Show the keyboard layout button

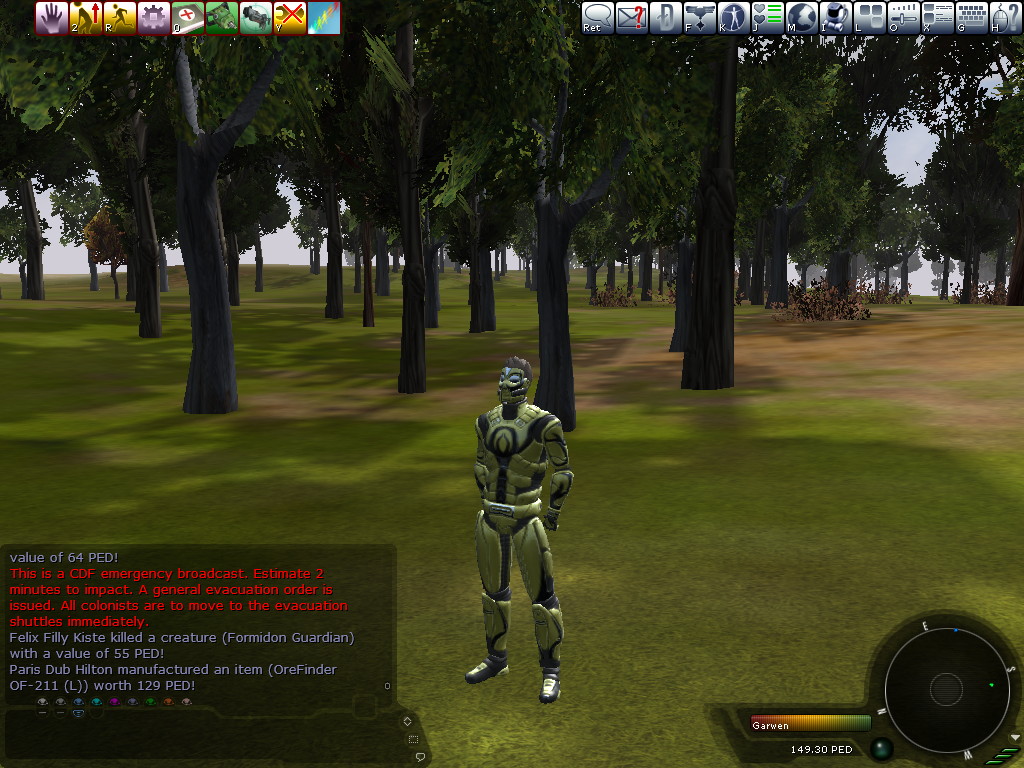click(971, 17)
